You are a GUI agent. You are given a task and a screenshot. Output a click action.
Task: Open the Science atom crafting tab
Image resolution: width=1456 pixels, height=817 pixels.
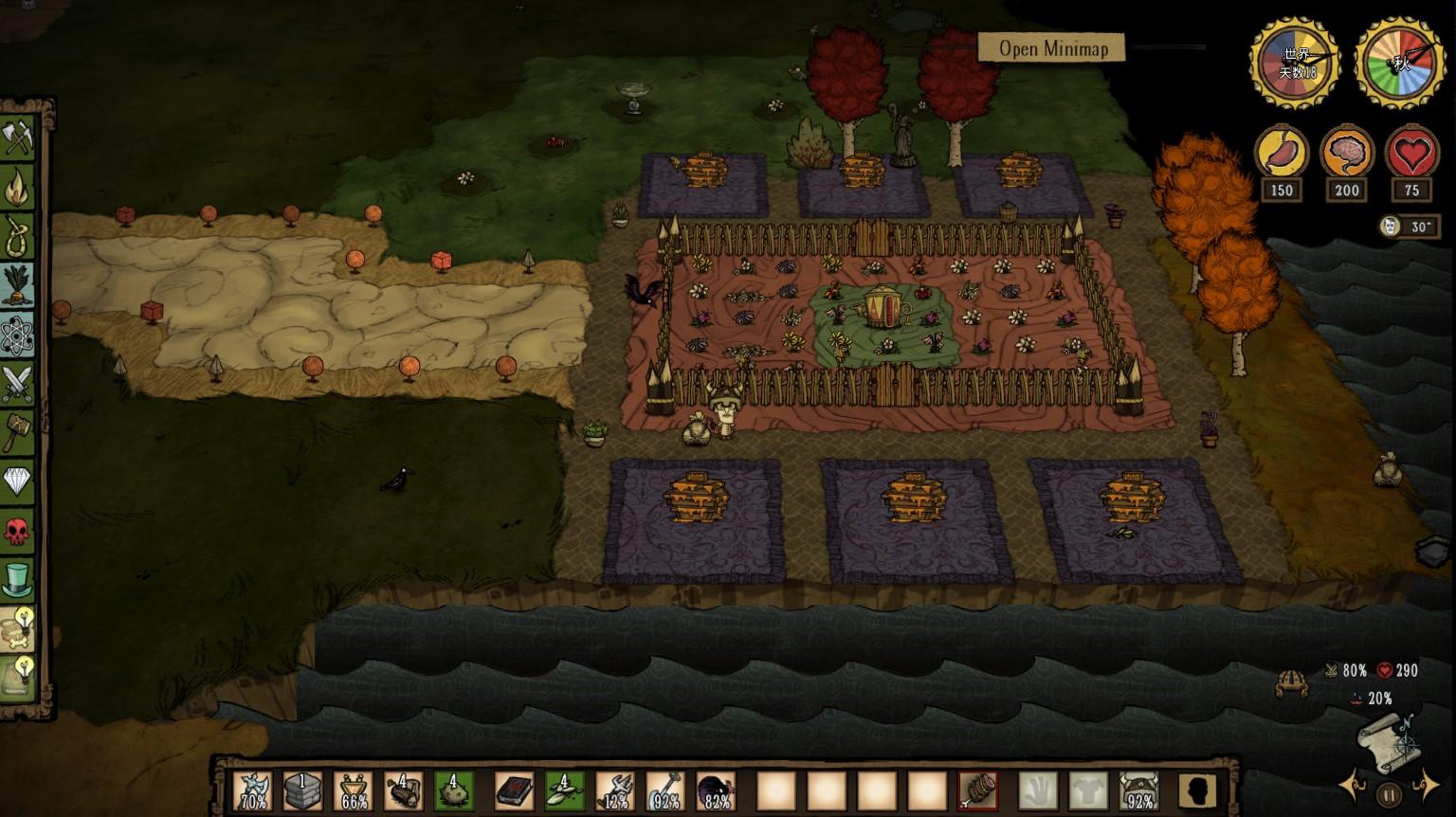click(x=18, y=336)
